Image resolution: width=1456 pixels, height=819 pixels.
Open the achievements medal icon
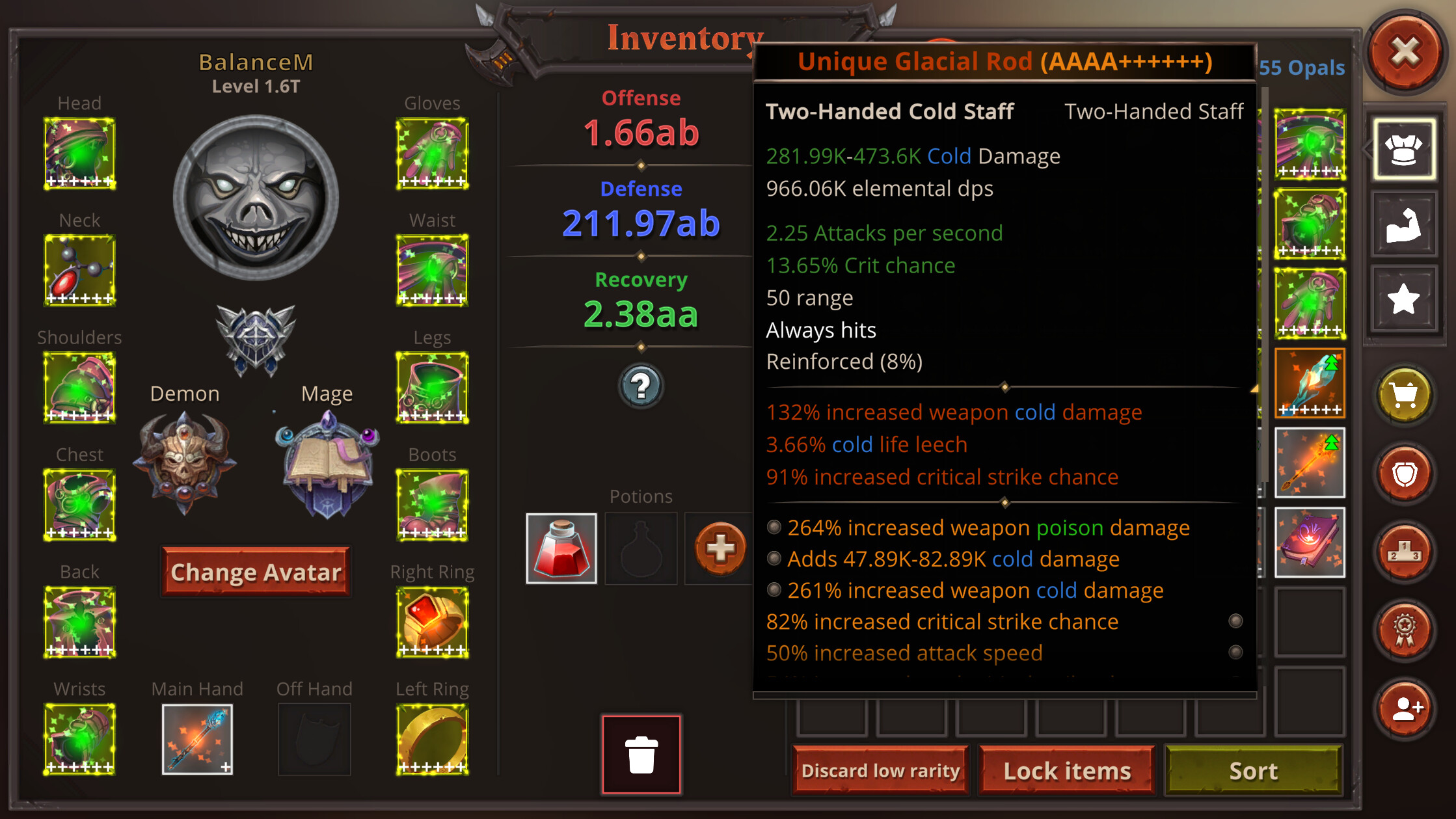[1404, 631]
